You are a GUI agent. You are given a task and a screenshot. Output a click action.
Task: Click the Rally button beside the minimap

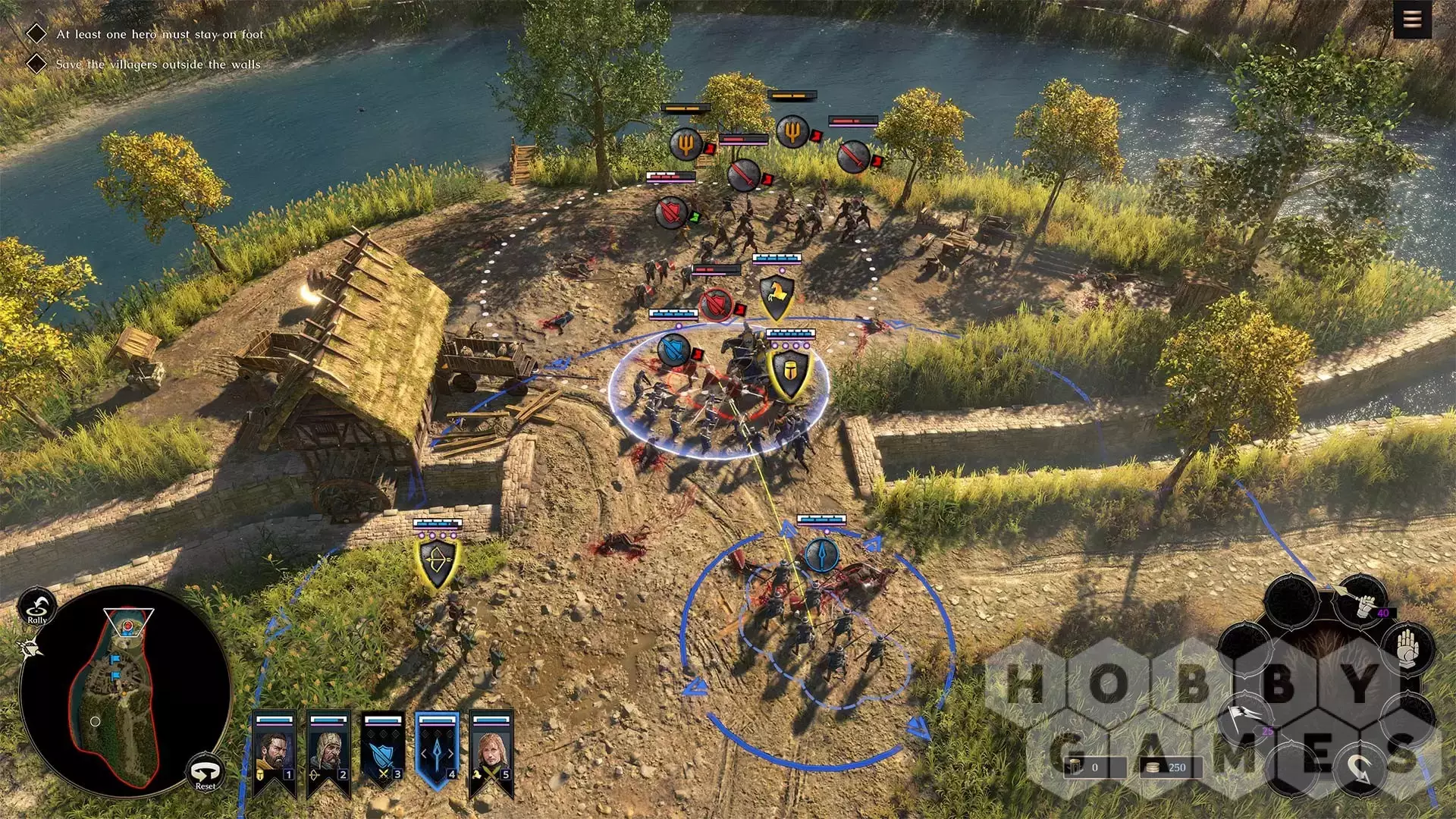tap(36, 607)
